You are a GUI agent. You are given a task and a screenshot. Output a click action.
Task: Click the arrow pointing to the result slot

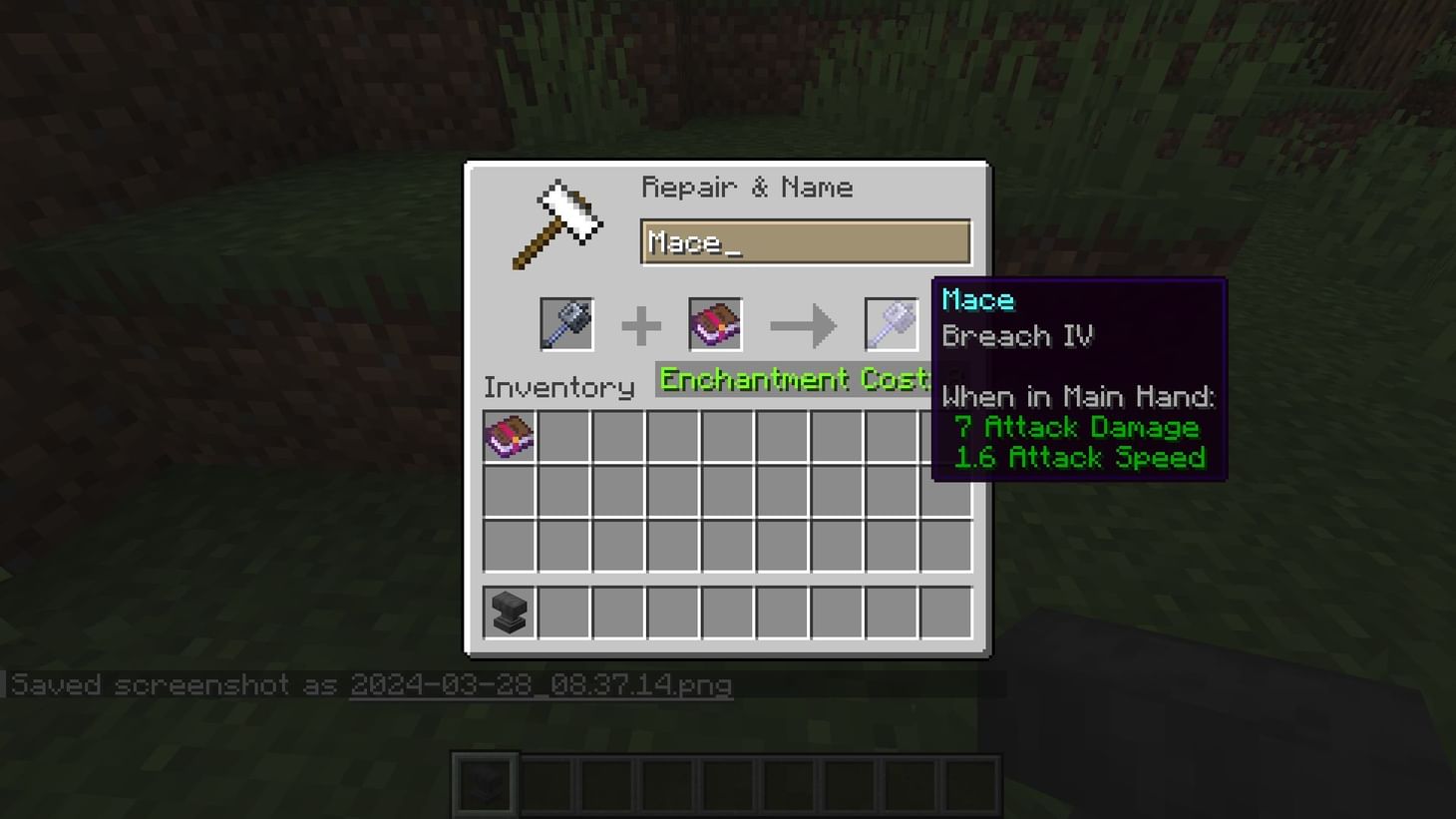[x=804, y=324]
